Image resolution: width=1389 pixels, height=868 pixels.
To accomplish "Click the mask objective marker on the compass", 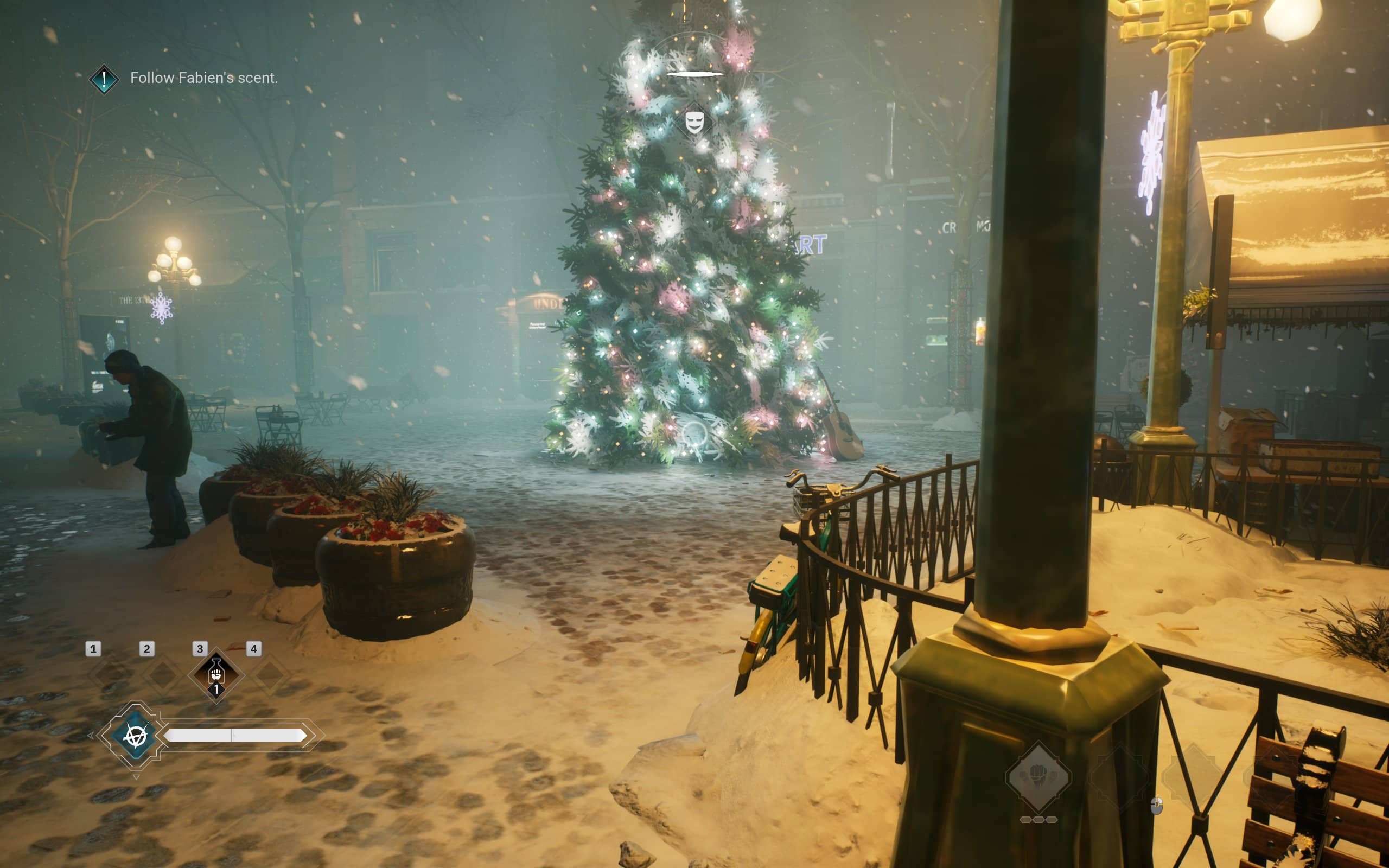I will point(694,122).
